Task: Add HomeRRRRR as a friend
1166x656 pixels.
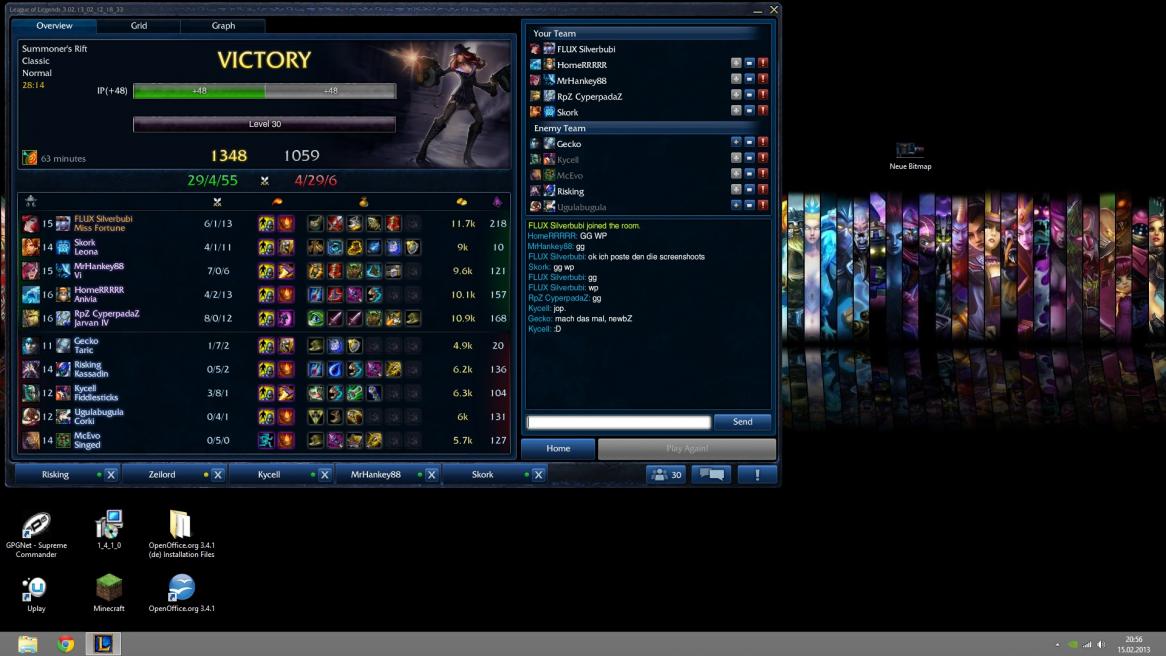Action: coord(736,64)
